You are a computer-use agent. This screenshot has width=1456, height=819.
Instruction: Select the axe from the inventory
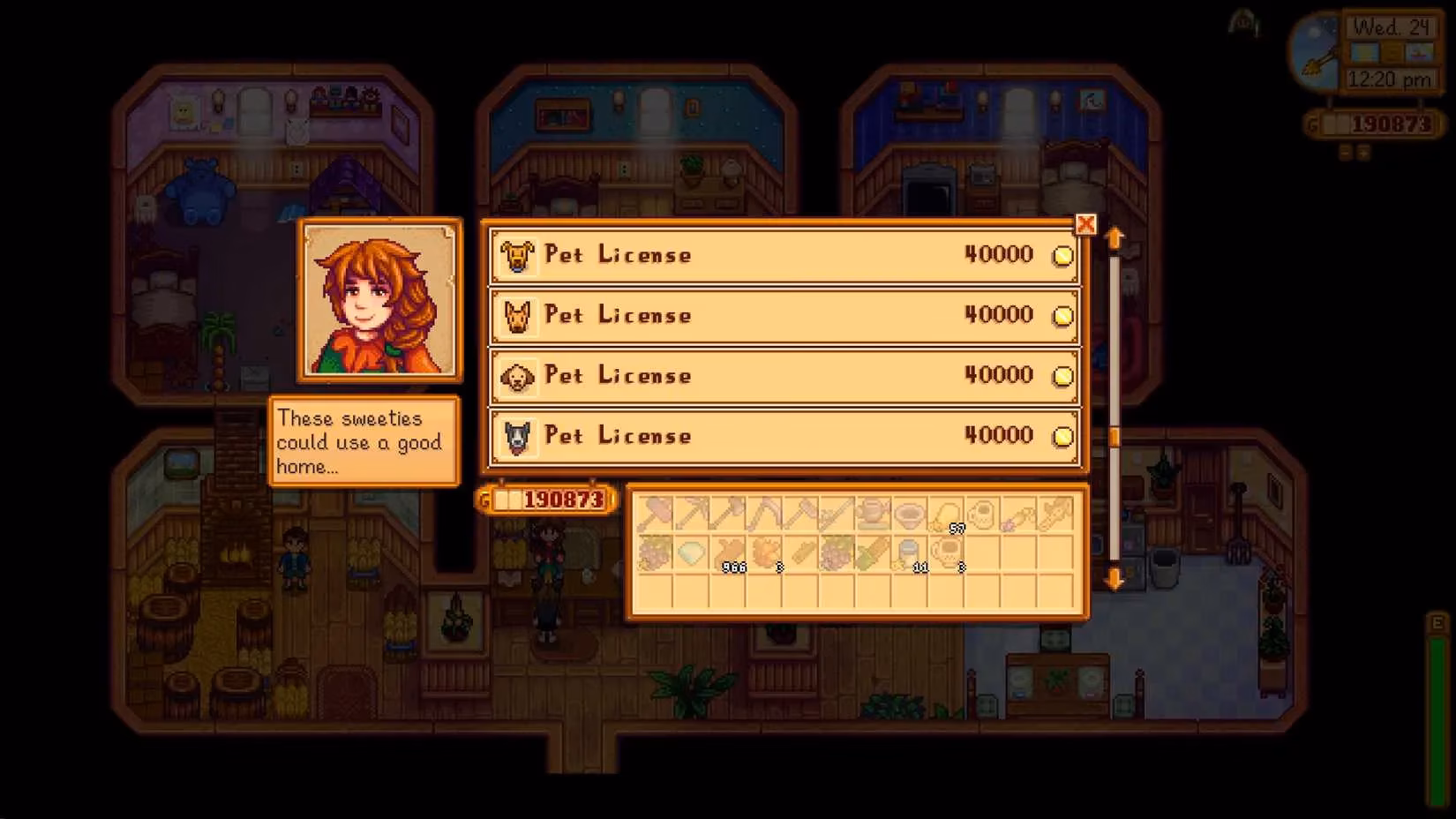[x=732, y=514]
